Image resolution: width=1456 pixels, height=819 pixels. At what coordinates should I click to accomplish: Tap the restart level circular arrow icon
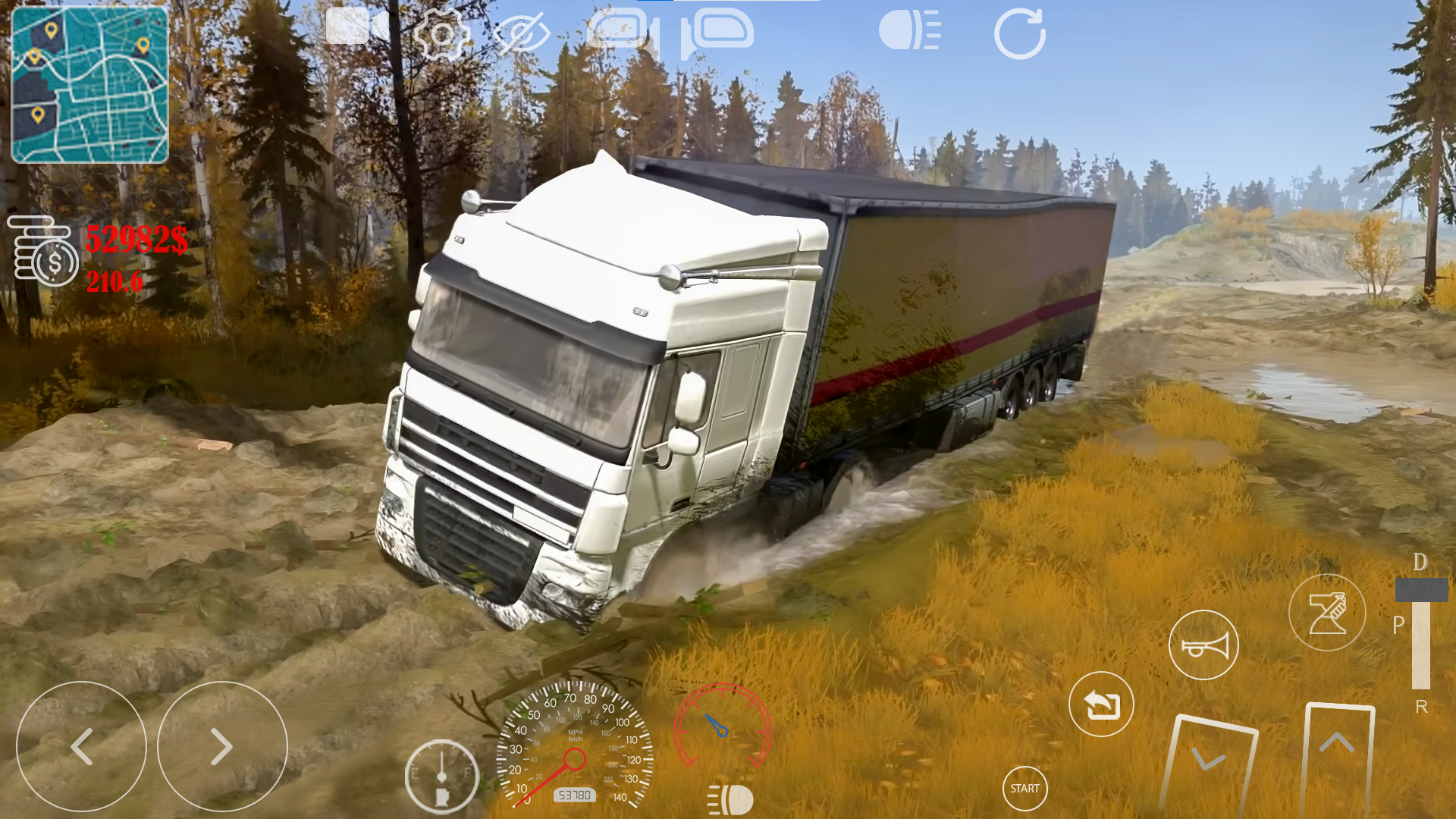[1020, 32]
